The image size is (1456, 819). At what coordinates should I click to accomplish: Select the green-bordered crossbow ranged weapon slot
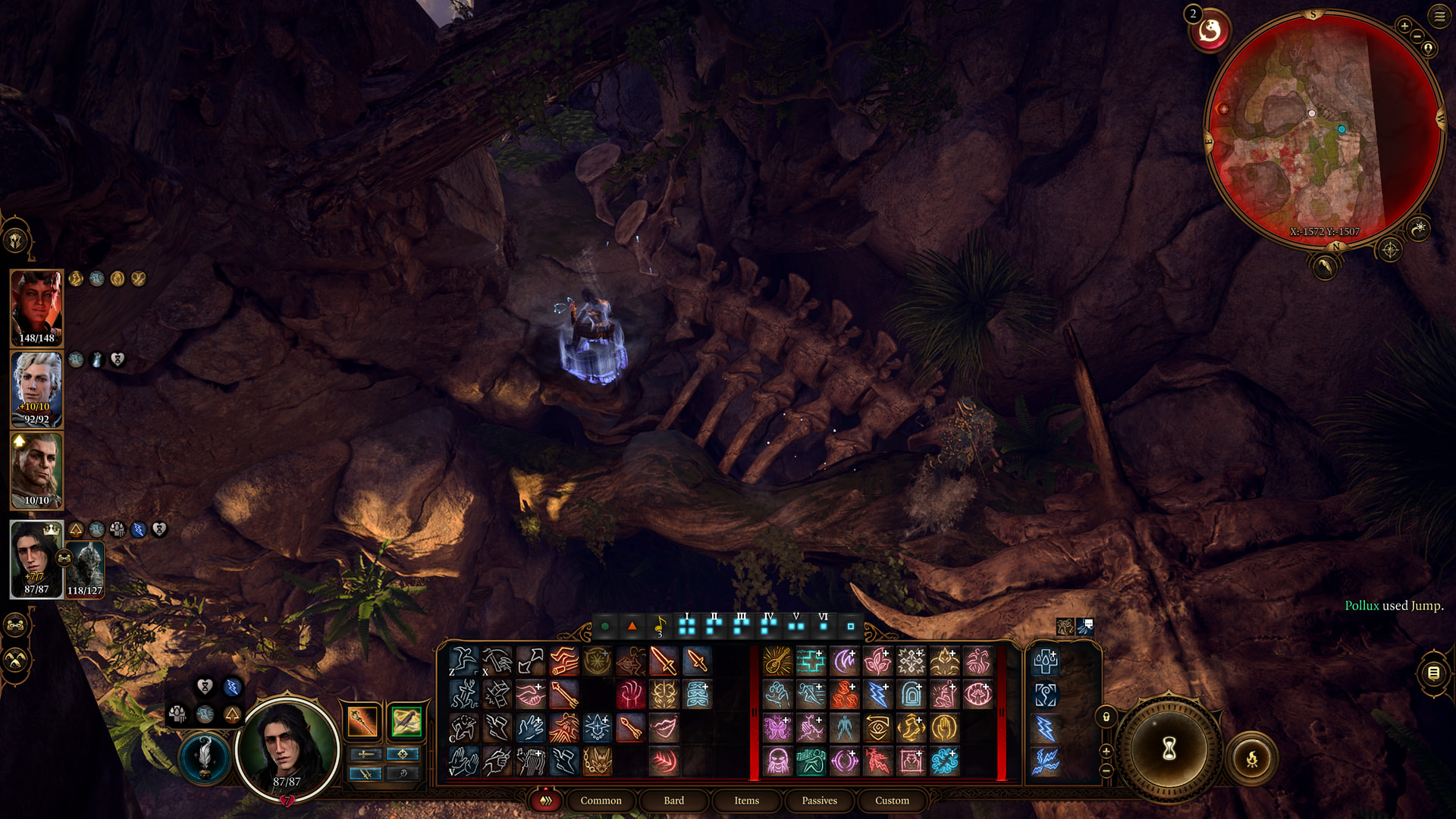coord(406,720)
